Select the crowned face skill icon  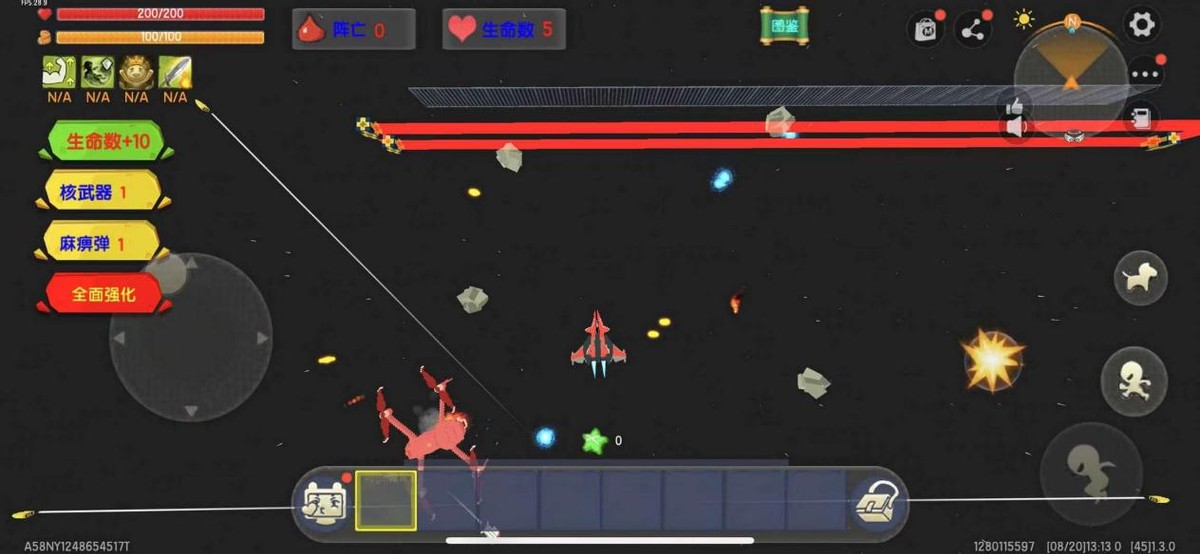[136, 73]
